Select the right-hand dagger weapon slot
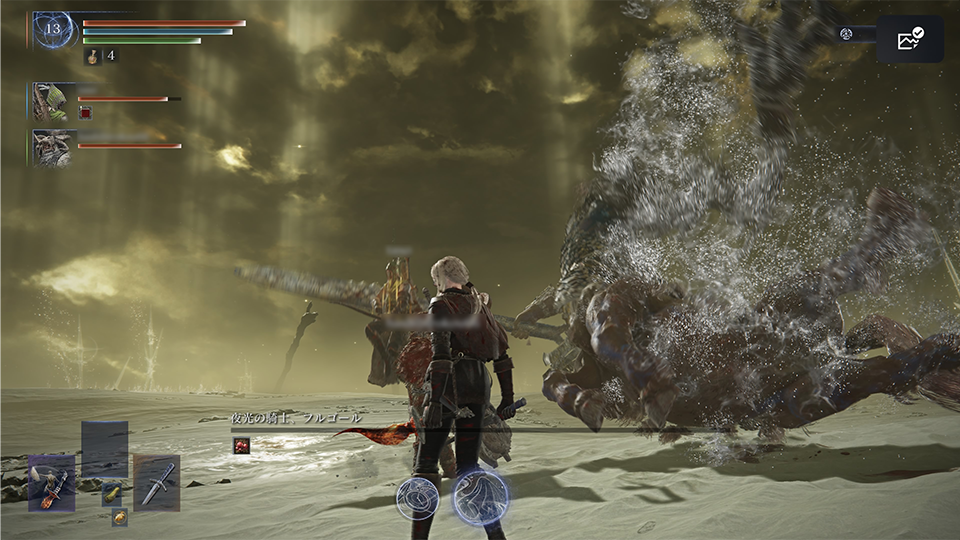The width and height of the screenshot is (960, 540). click(157, 483)
